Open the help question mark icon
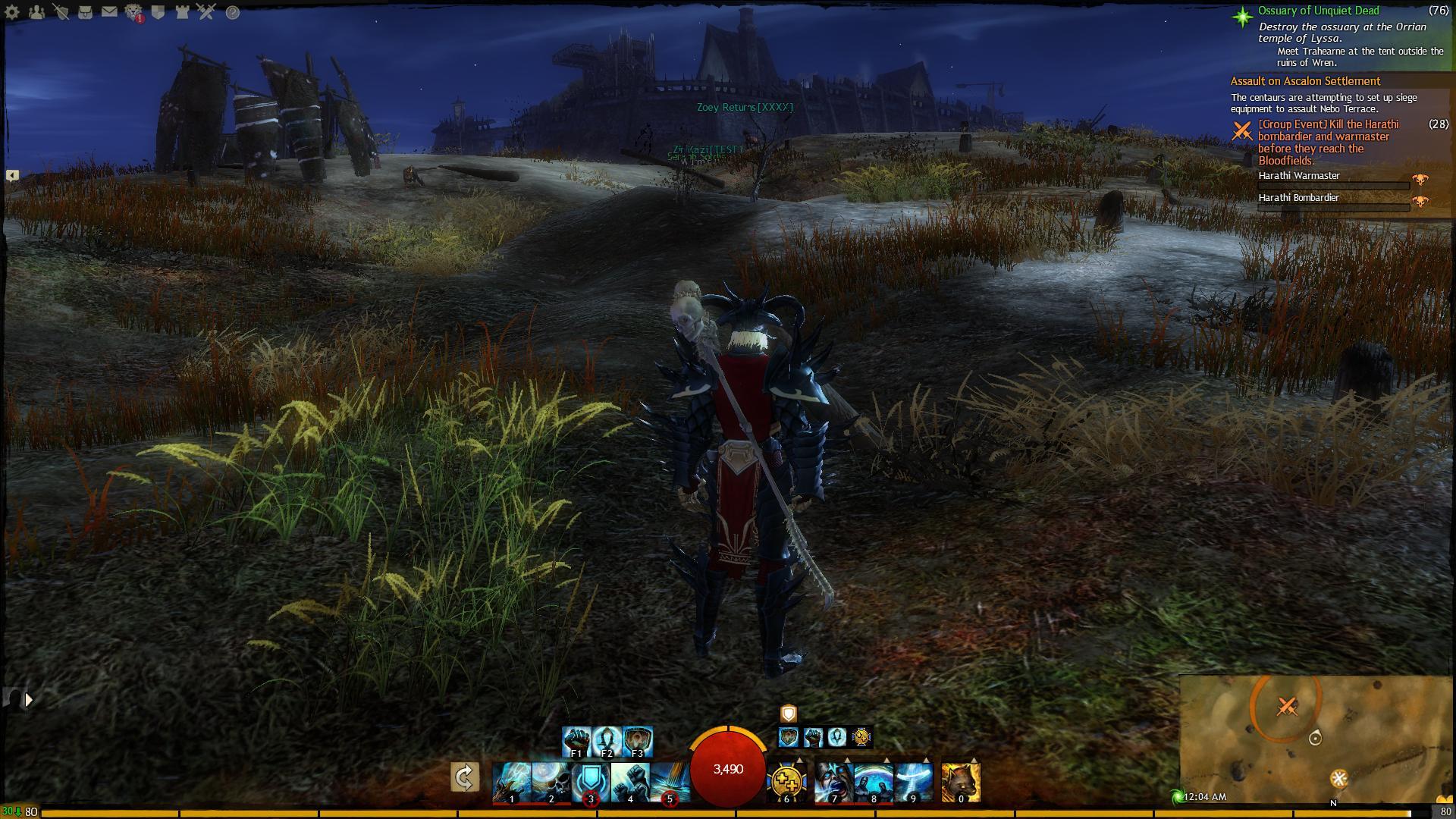1456x819 pixels. point(232,12)
